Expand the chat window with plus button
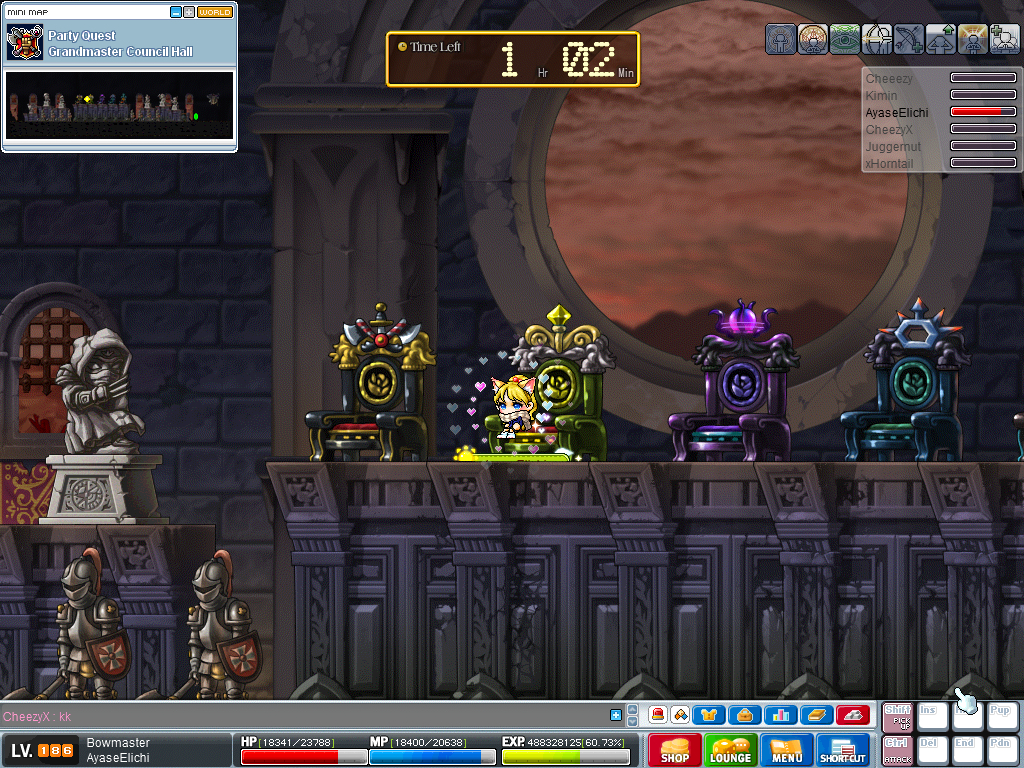This screenshot has height=768, width=1024. 616,715
